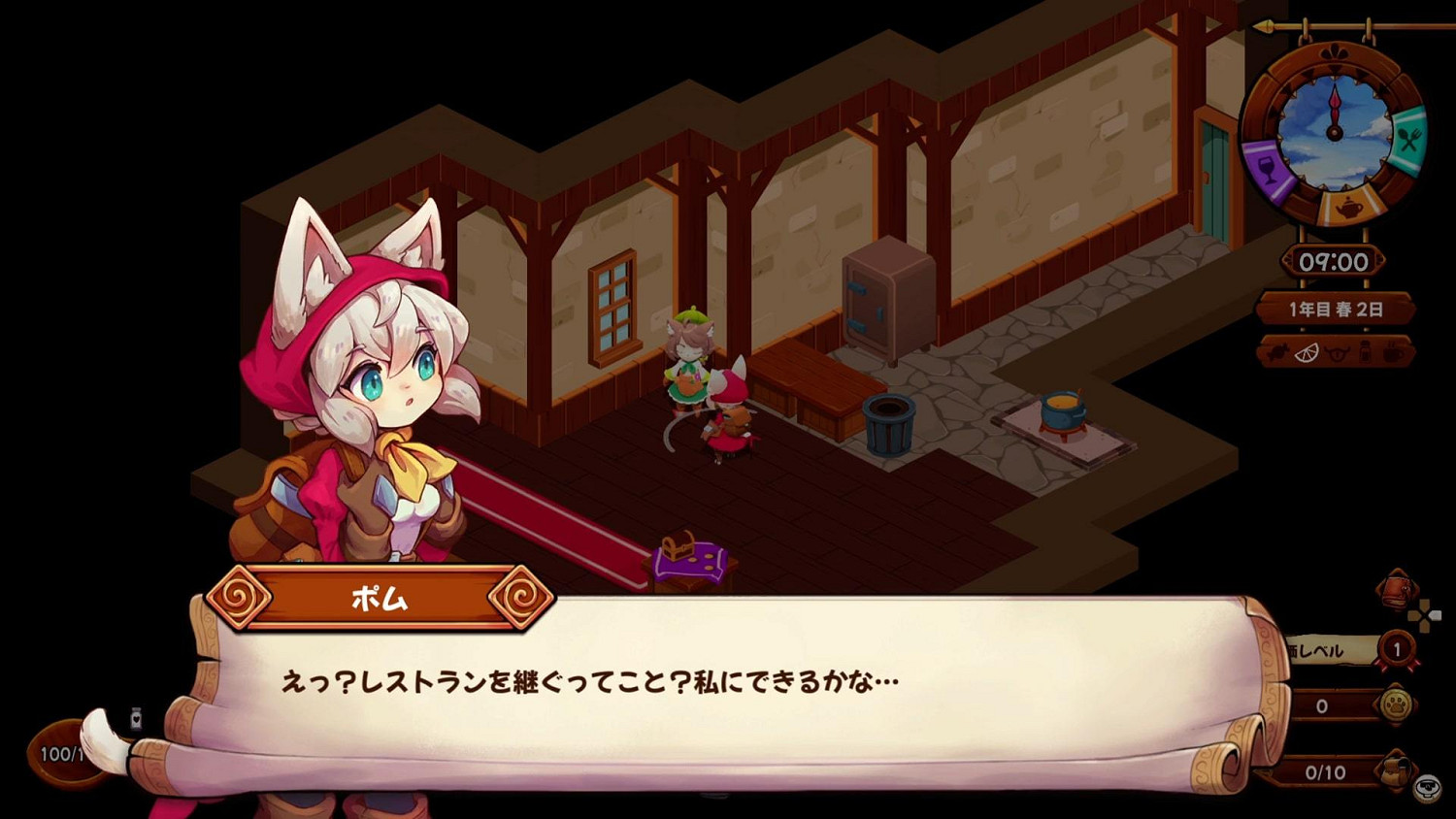The image size is (1456, 819).
Task: Select the orange teapot segment on the clock
Action: [x=1348, y=208]
